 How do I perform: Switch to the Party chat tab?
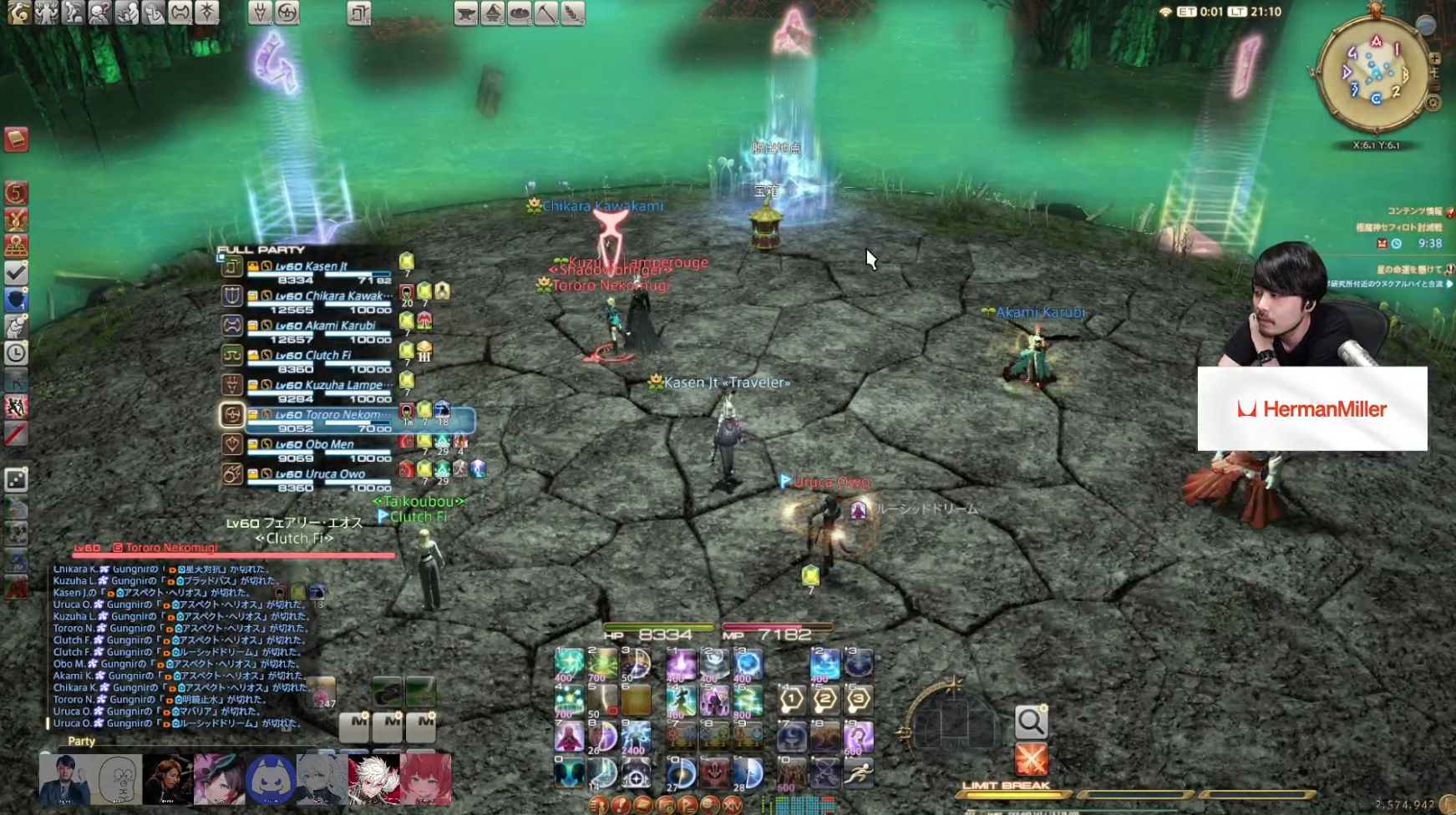81,742
